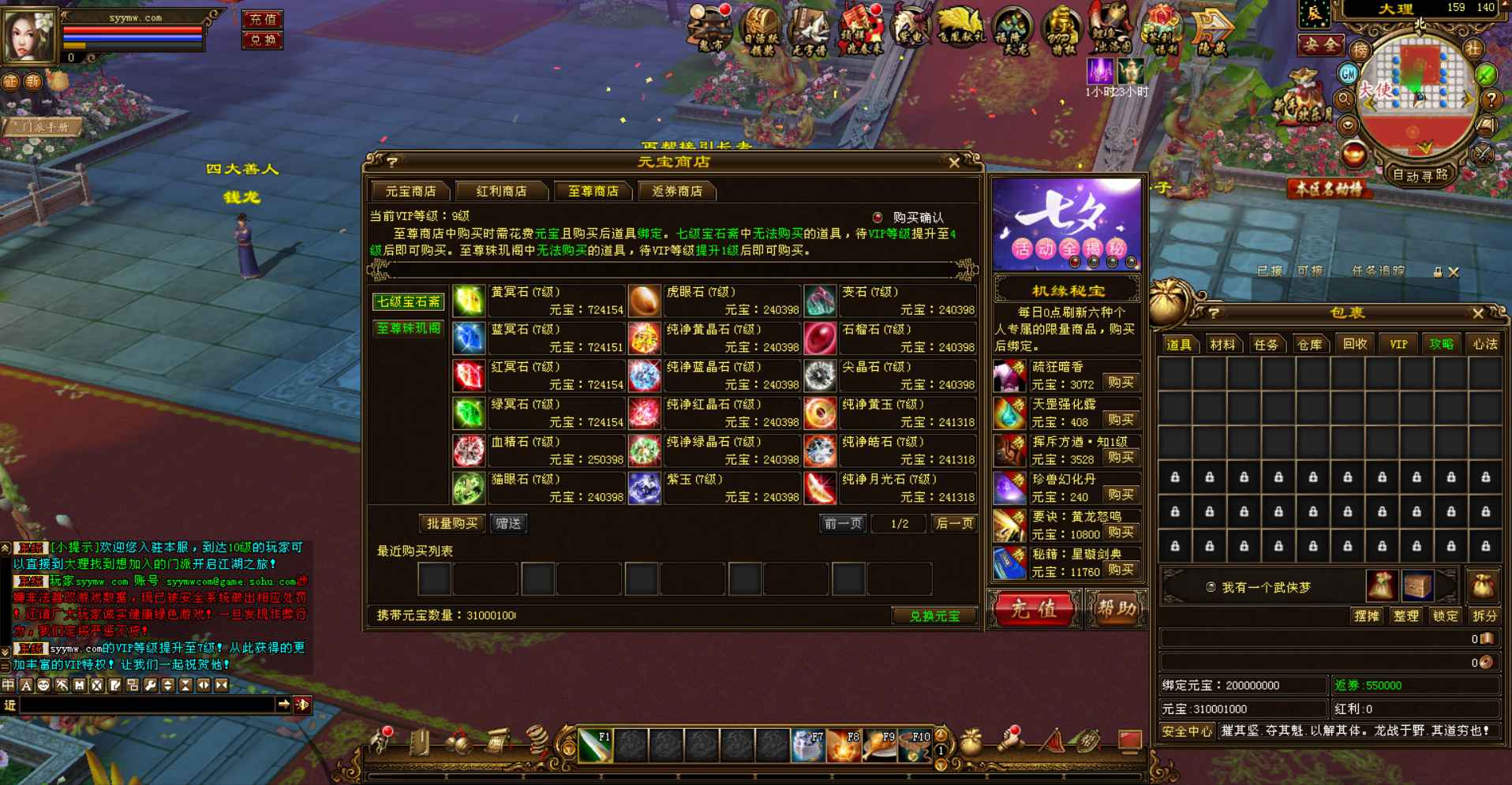Viewport: 1512px width, 785px height.
Task: Click the chat input field
Action: [146, 705]
